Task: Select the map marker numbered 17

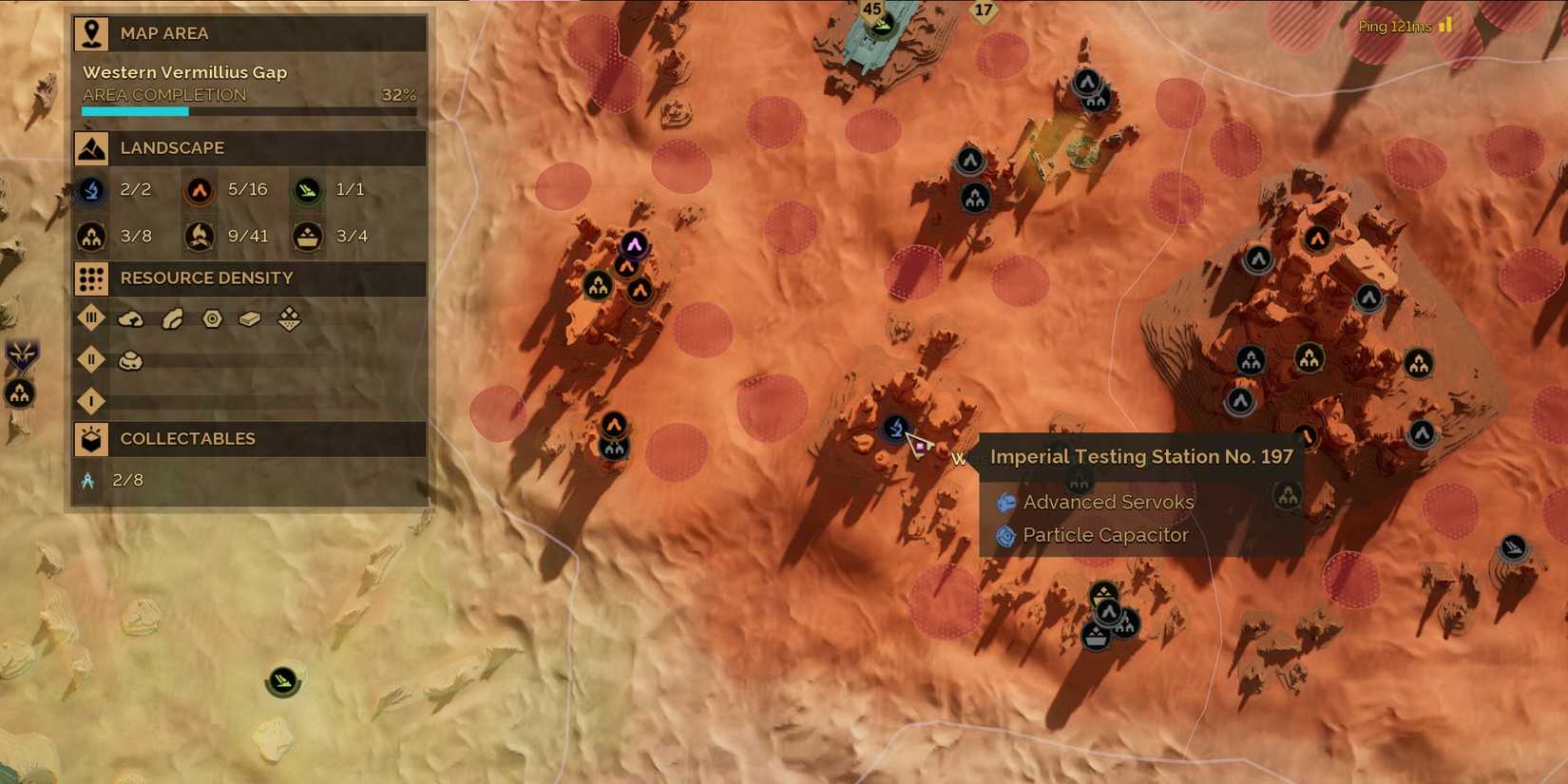Action: 983,11
